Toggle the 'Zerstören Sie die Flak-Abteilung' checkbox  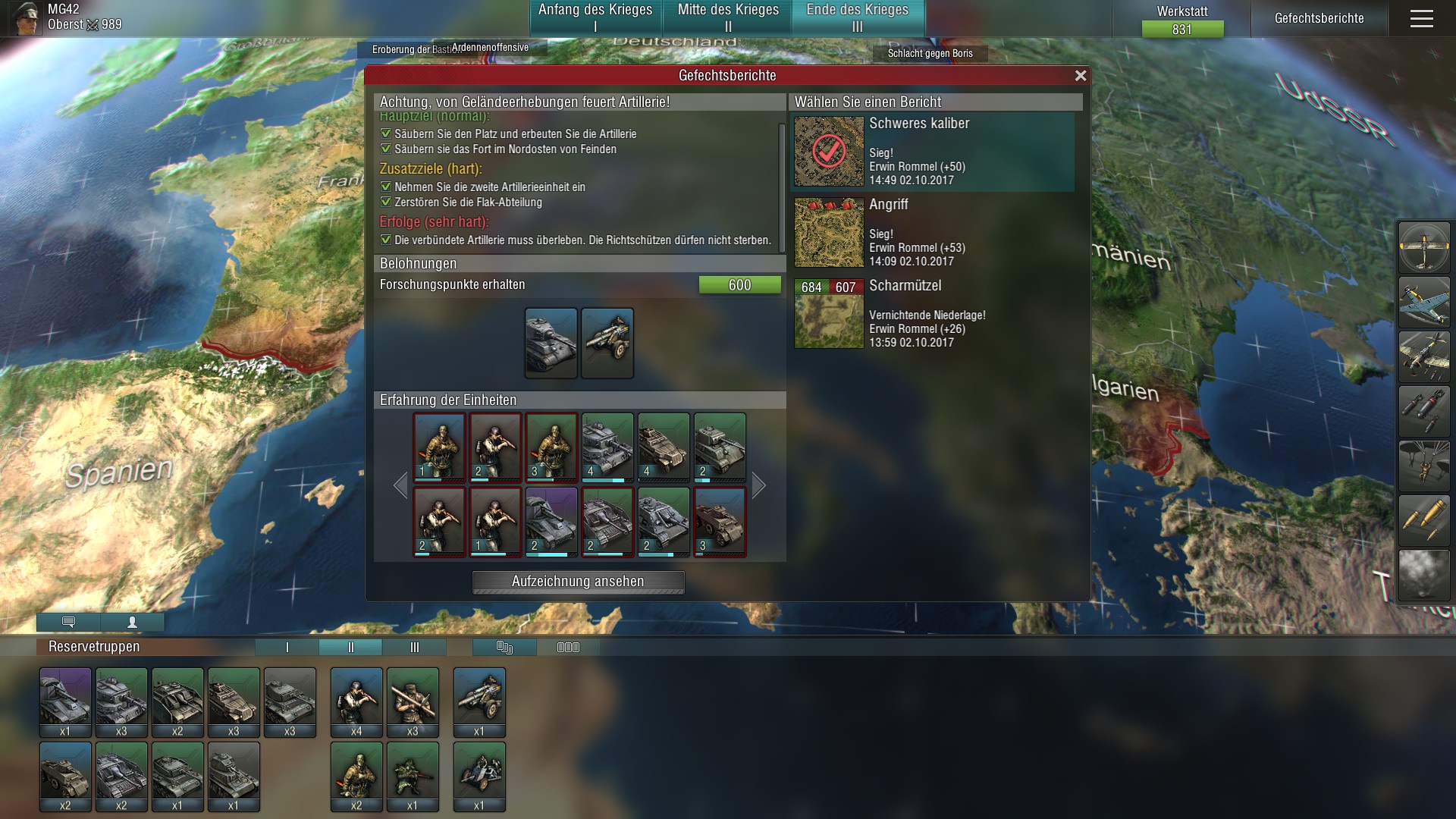point(385,202)
